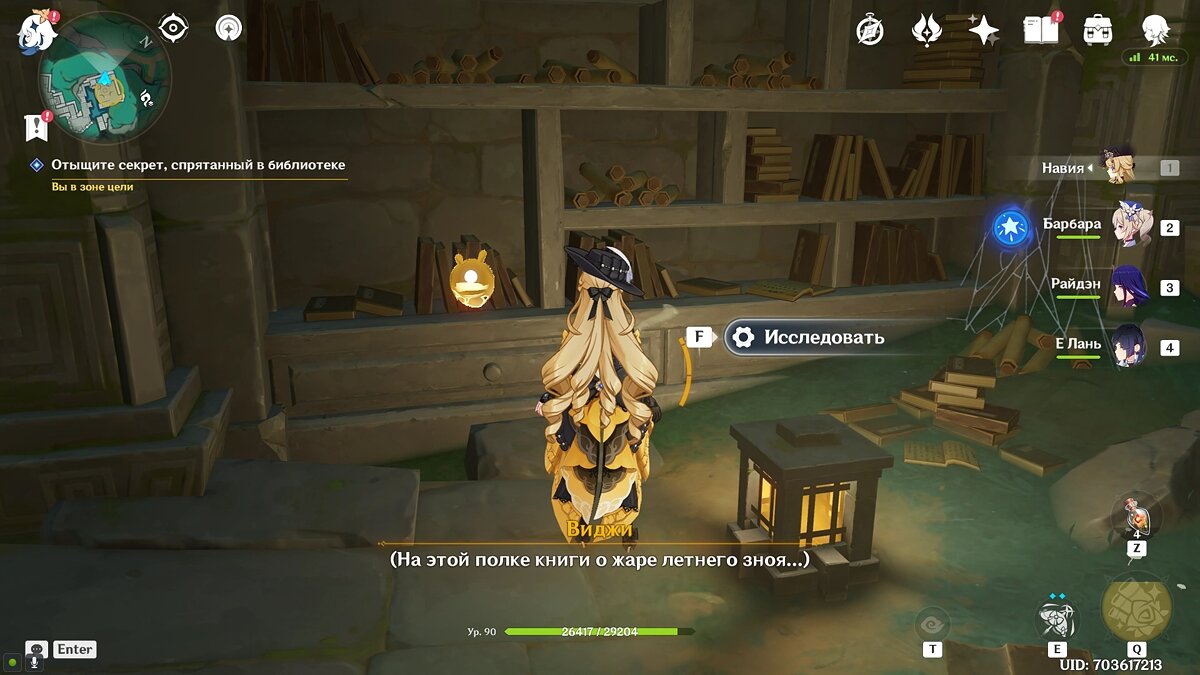This screenshot has height=675, width=1200.
Task: Open the Paimon menu icon
Action: 32,33
